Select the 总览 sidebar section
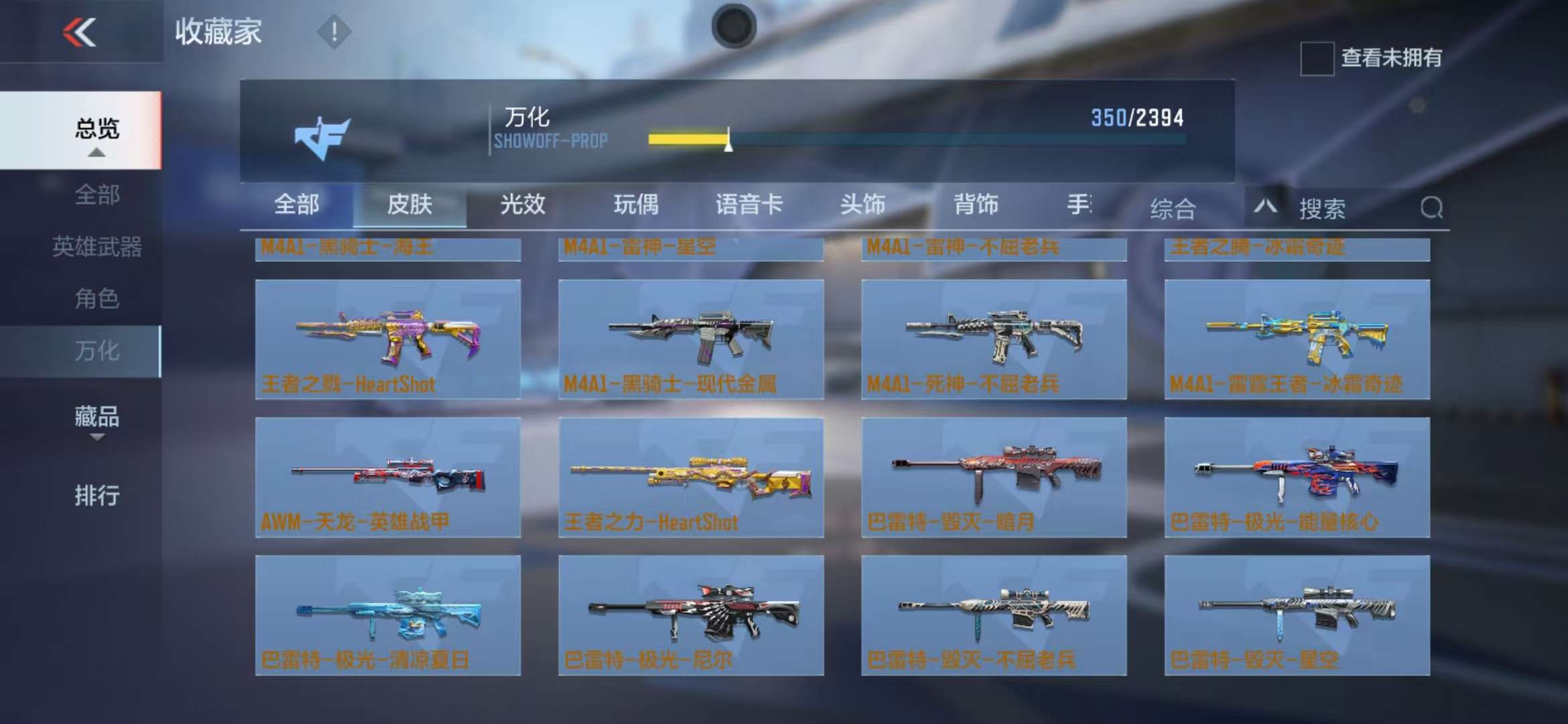 96,129
